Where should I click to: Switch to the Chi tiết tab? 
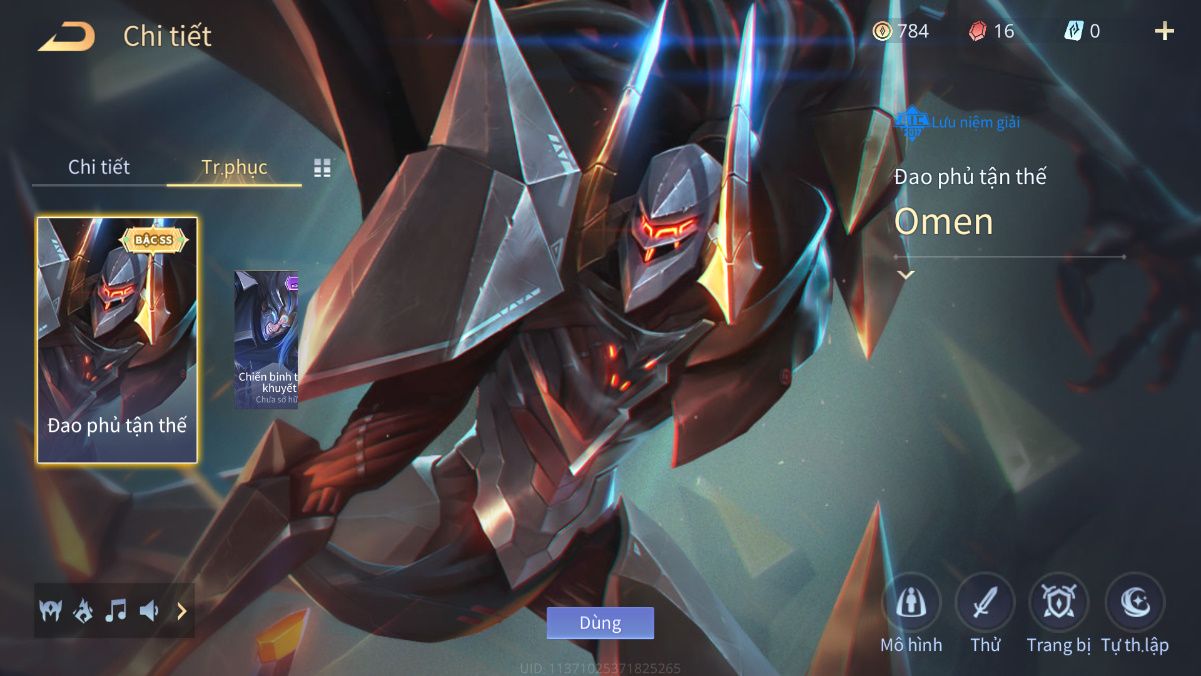[x=99, y=167]
